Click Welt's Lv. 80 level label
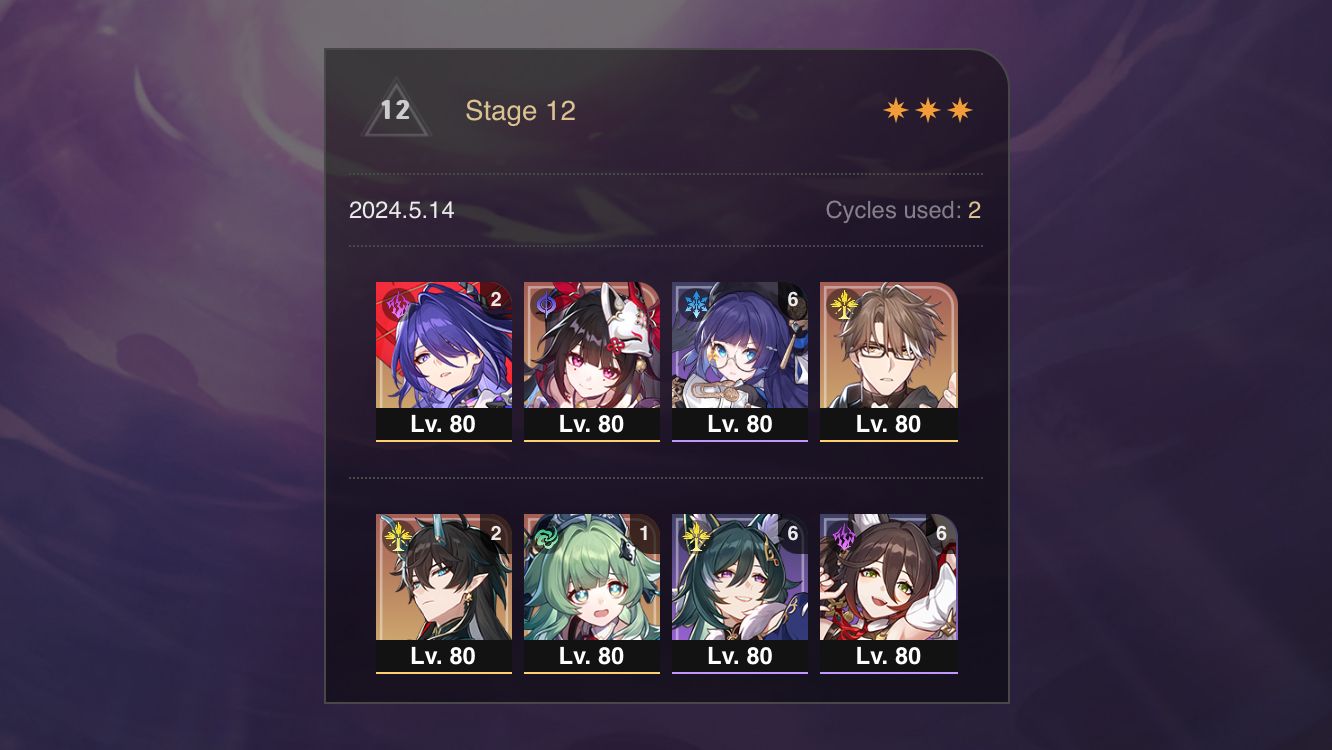Image resolution: width=1332 pixels, height=750 pixels. coord(888,423)
